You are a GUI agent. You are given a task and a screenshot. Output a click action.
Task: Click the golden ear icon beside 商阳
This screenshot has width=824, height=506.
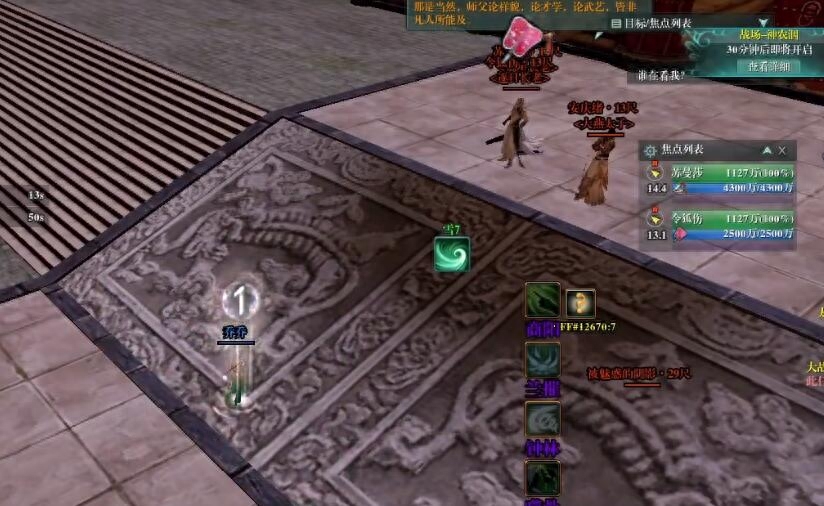[x=580, y=303]
